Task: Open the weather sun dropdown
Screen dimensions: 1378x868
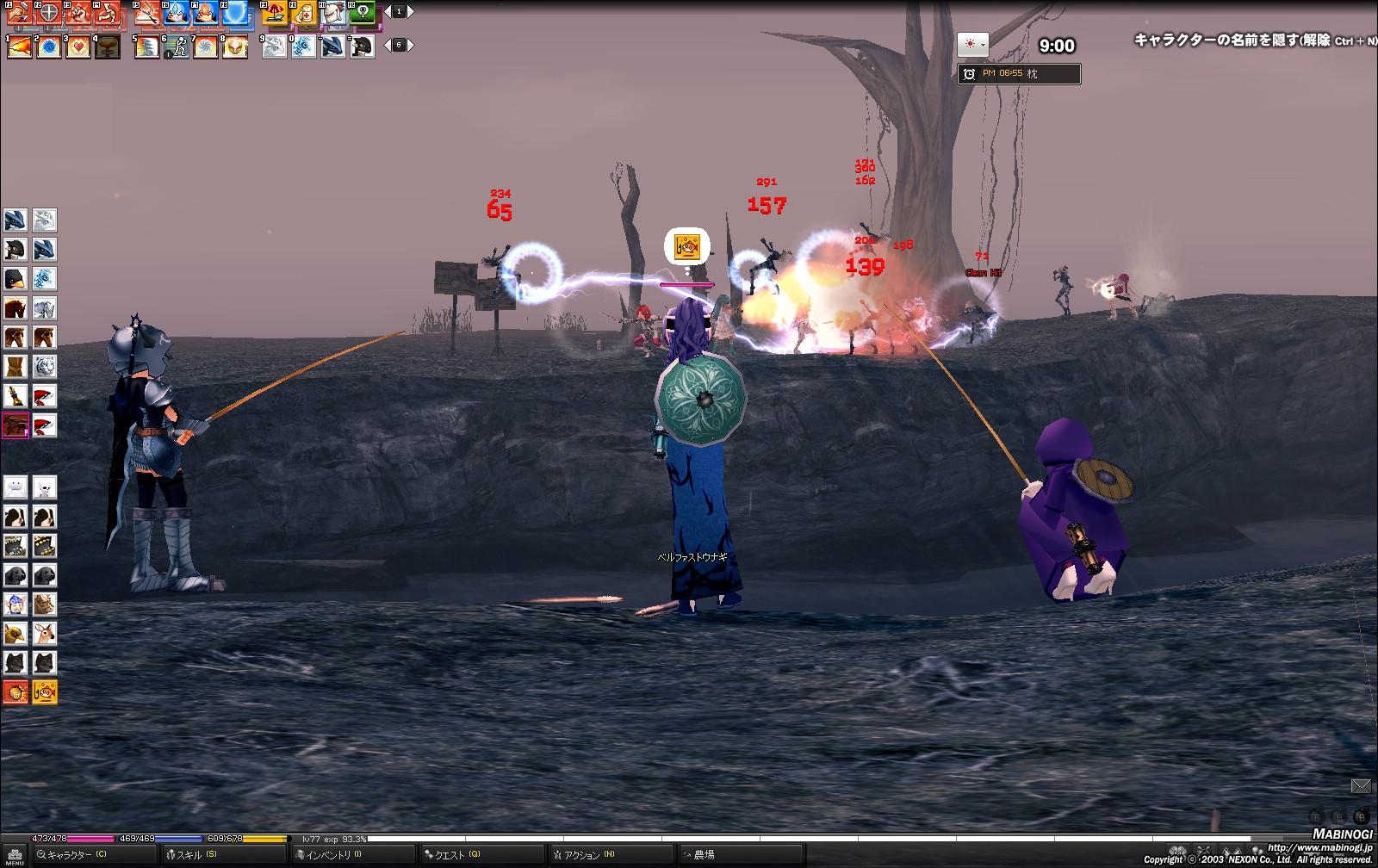Action: click(972, 45)
